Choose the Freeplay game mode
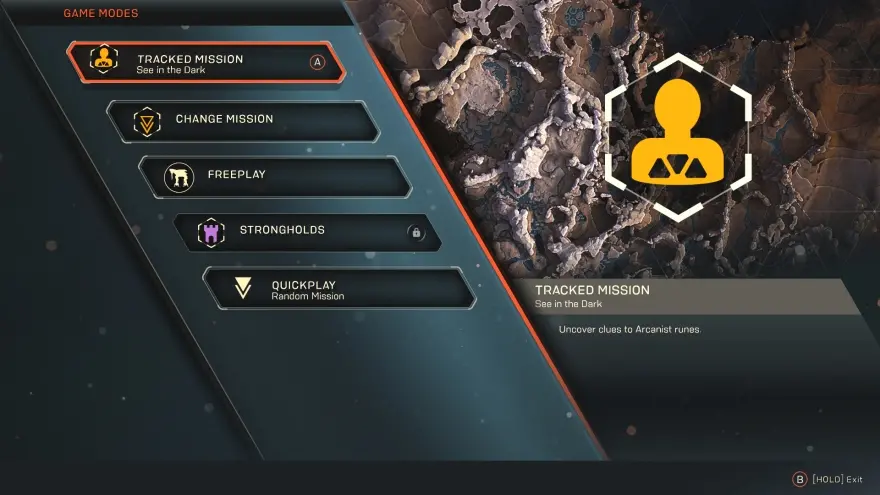Viewport: 880px width, 495px height. pyautogui.click(x=275, y=176)
